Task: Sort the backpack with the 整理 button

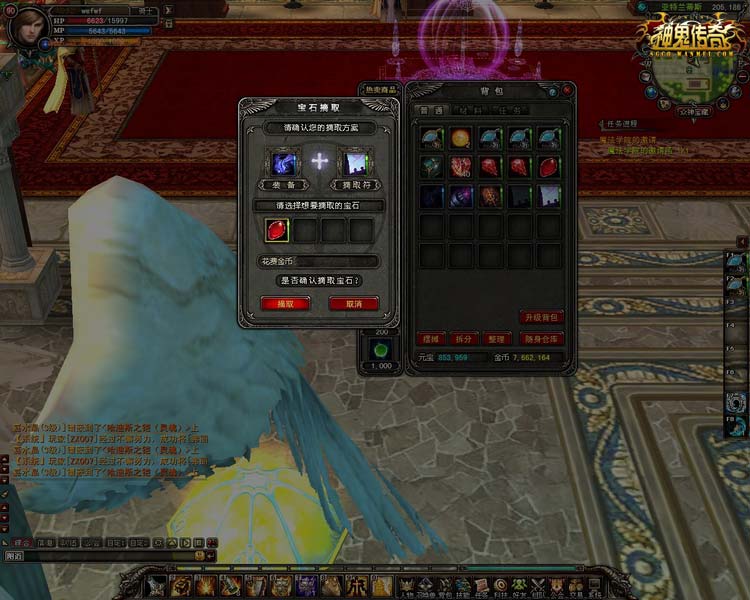Action: (x=497, y=339)
